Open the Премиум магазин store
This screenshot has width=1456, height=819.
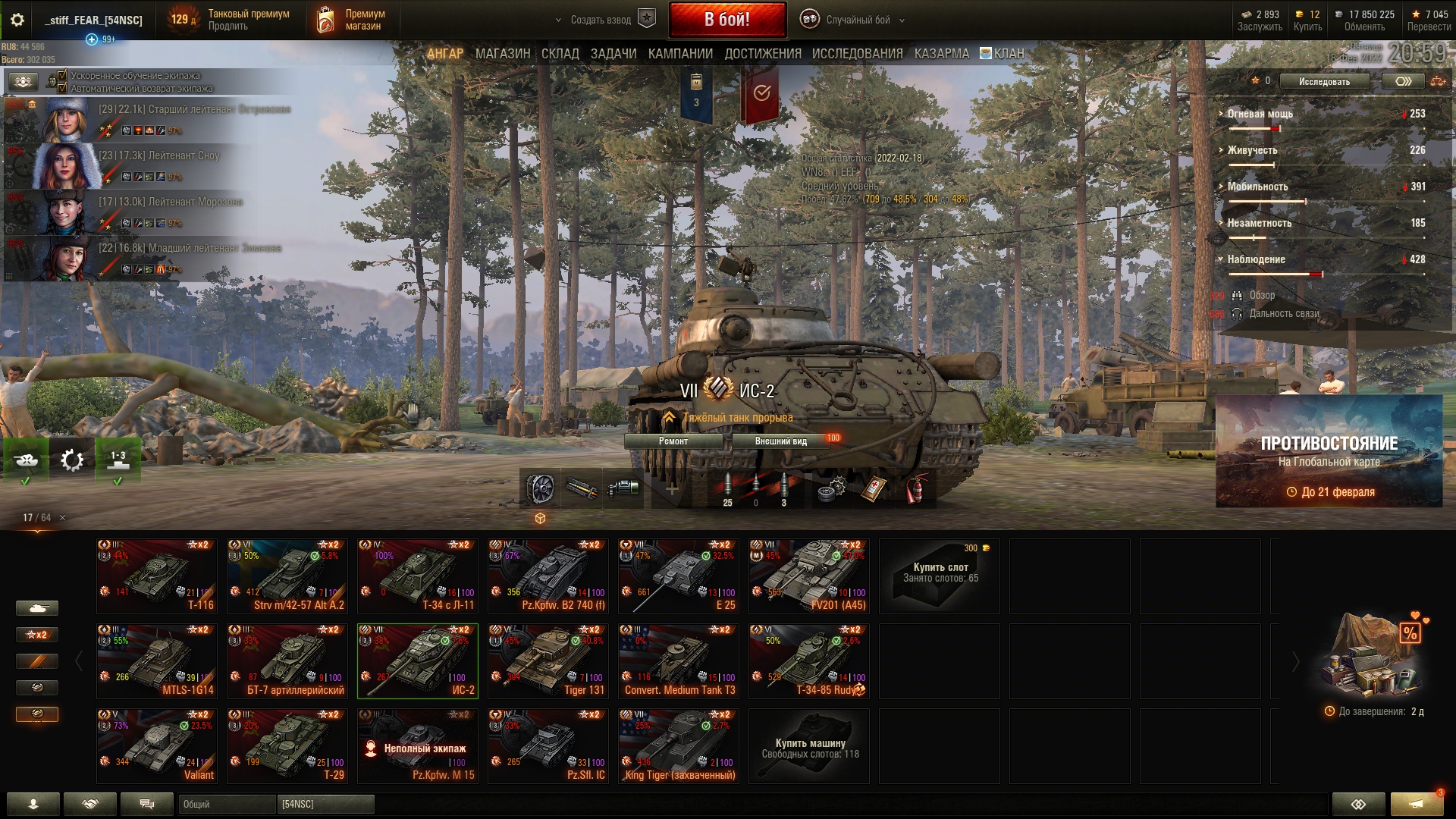(x=351, y=20)
